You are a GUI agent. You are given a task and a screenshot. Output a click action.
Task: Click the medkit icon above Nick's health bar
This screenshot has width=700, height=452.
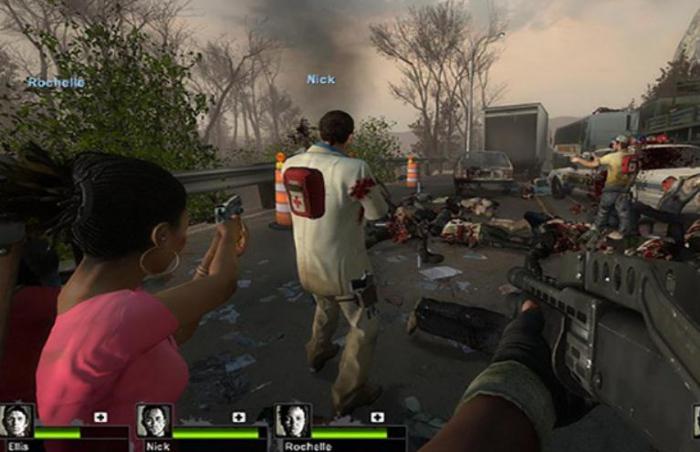pos(238,416)
